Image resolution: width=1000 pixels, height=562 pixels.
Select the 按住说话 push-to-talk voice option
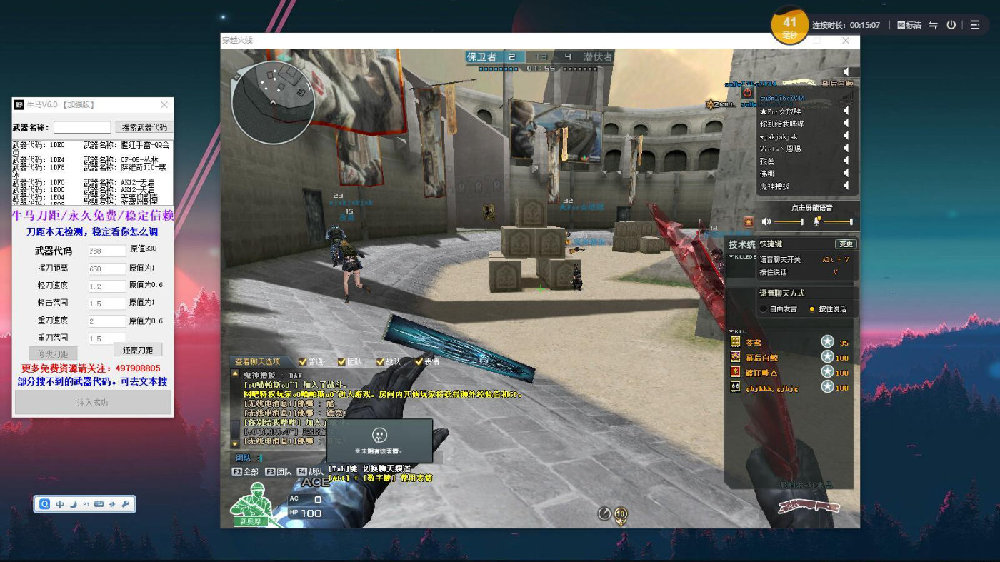812,309
